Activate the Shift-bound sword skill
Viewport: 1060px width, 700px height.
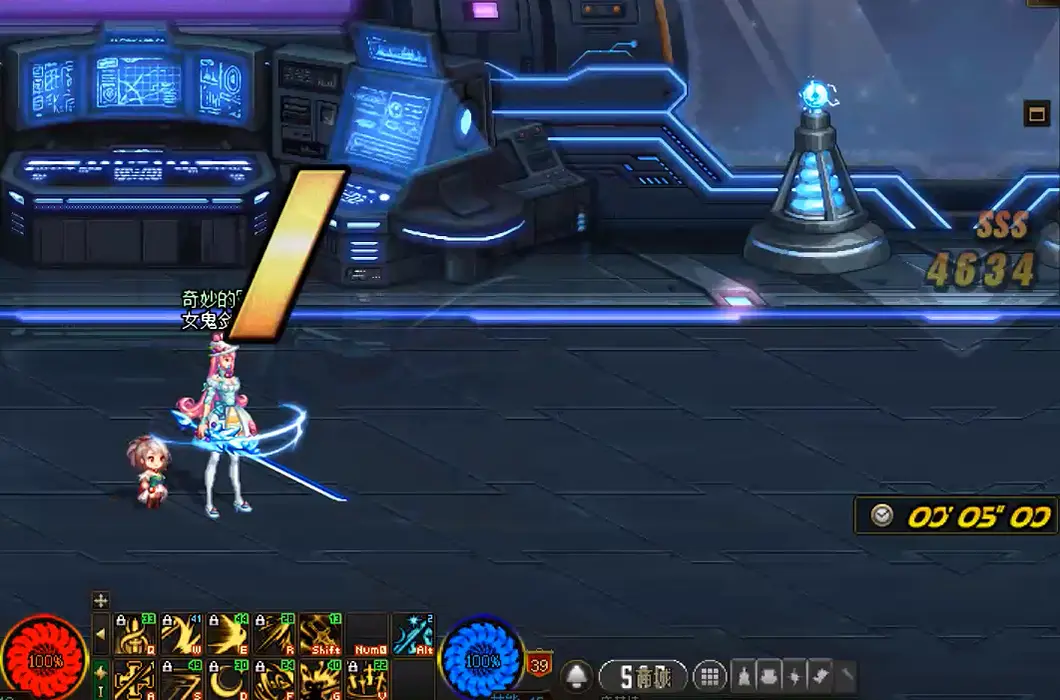click(321, 634)
